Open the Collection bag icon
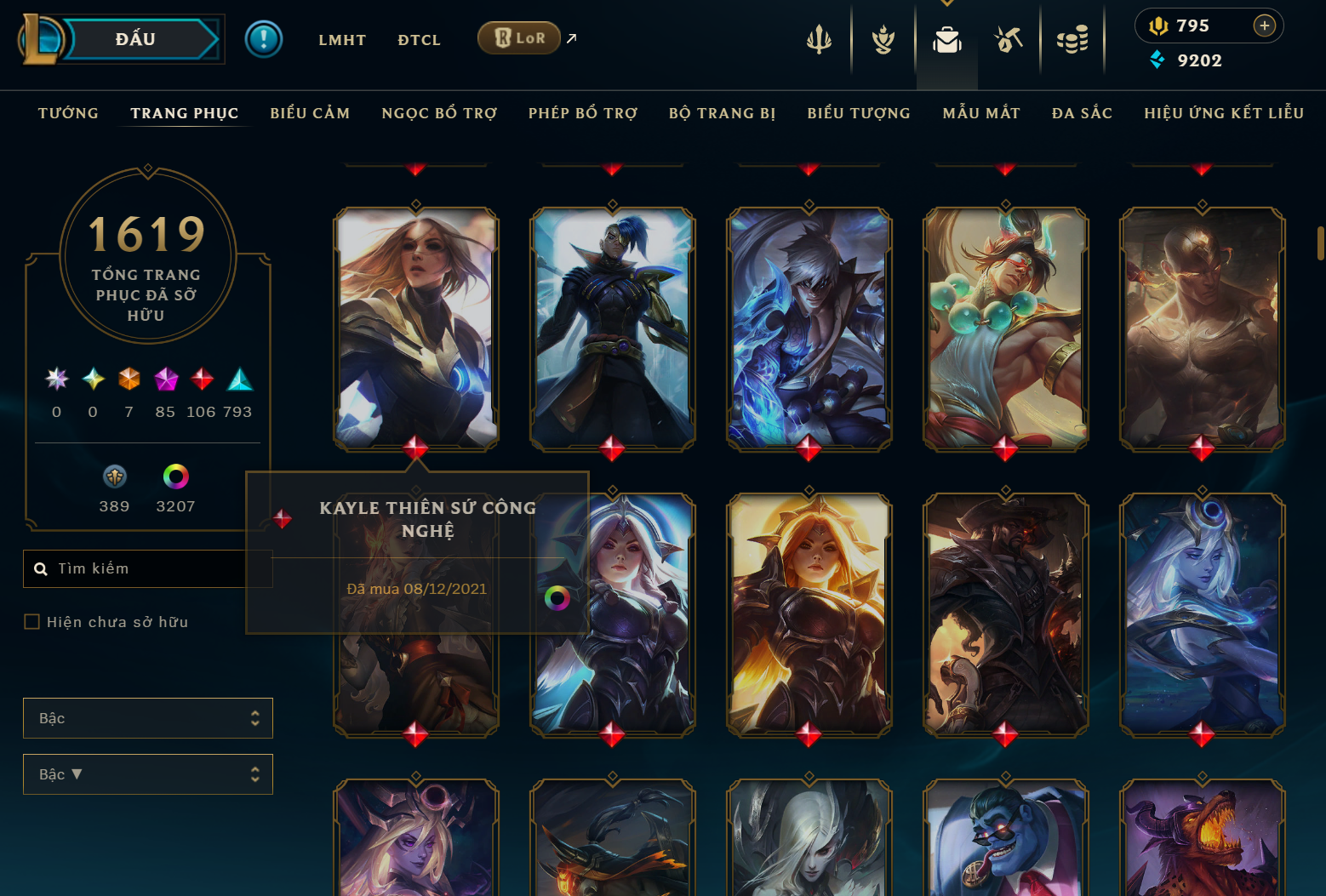1326x896 pixels. coord(946,38)
